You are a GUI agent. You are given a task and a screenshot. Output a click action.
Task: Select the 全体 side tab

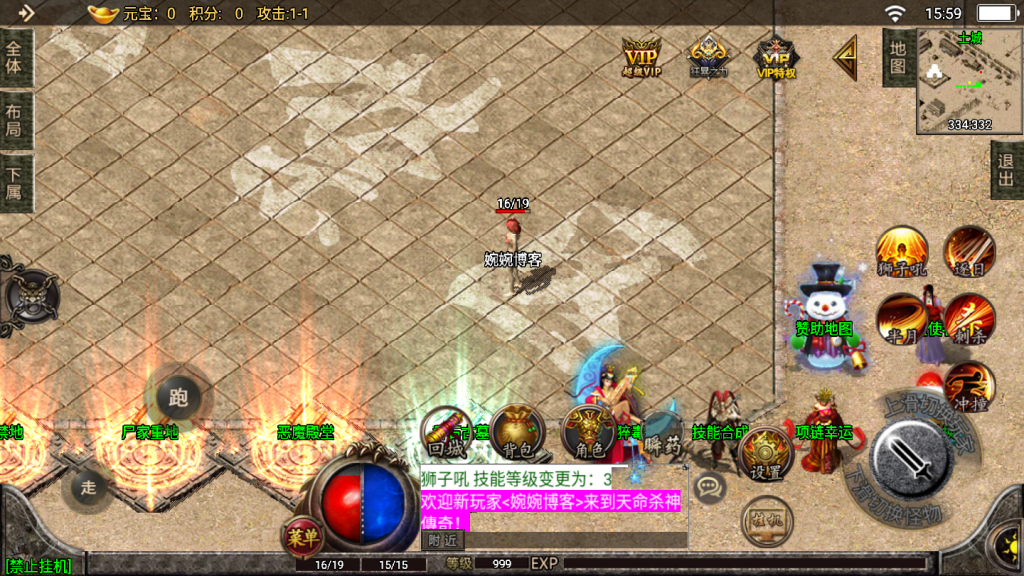[x=15, y=57]
